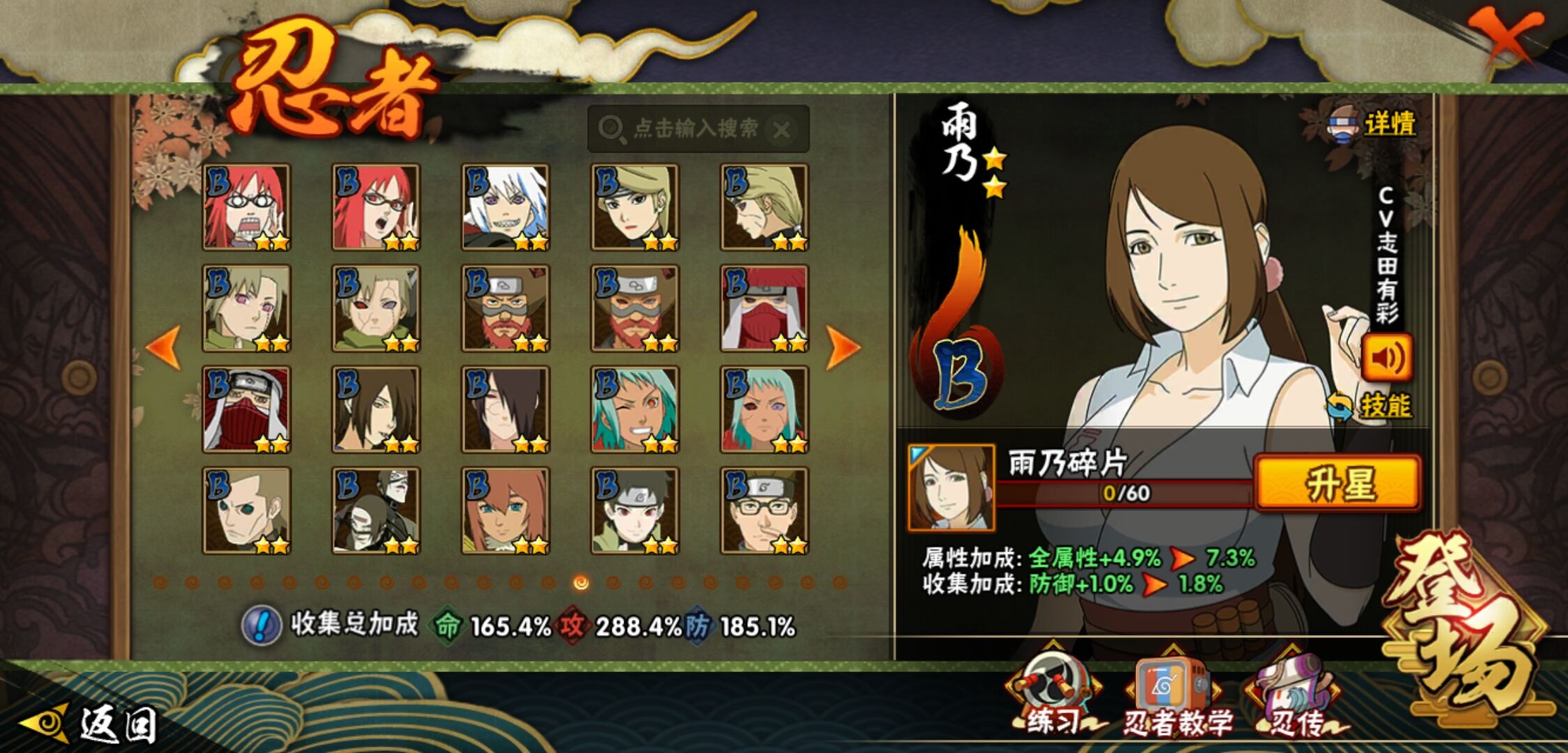This screenshot has height=753, width=1568.
Task: Select the red-haired screaming ninja with glasses
Action: (x=246, y=207)
